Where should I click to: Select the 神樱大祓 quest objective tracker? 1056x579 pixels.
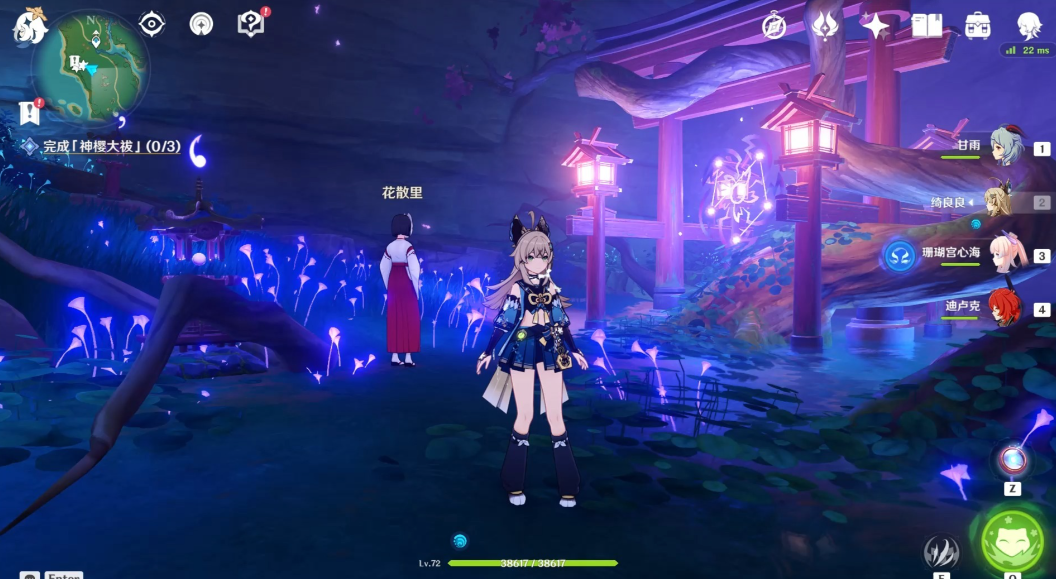(110, 147)
